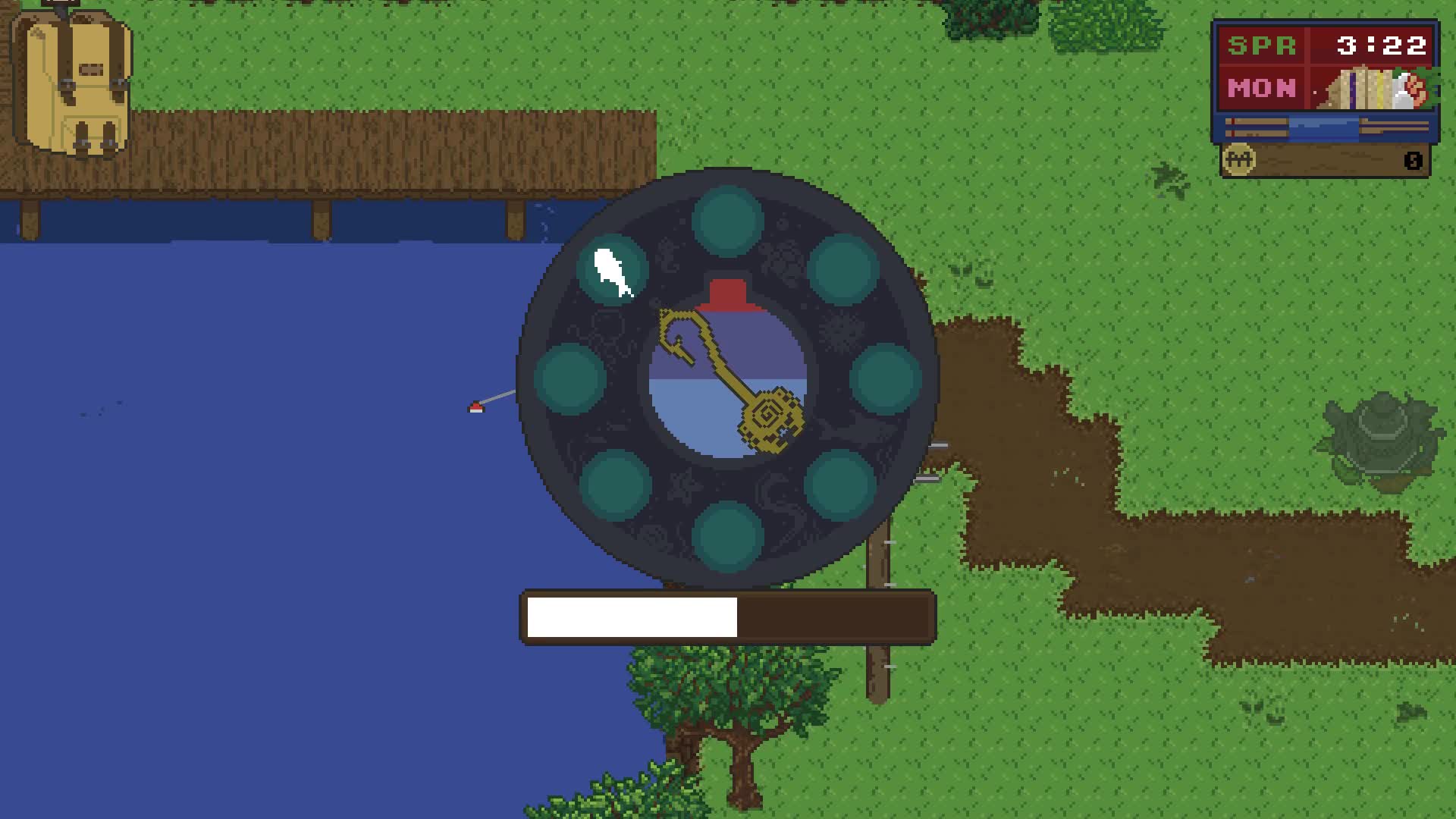Click the SPR season label in the HUD
Viewport: 1456px width, 819px height.
click(1261, 45)
